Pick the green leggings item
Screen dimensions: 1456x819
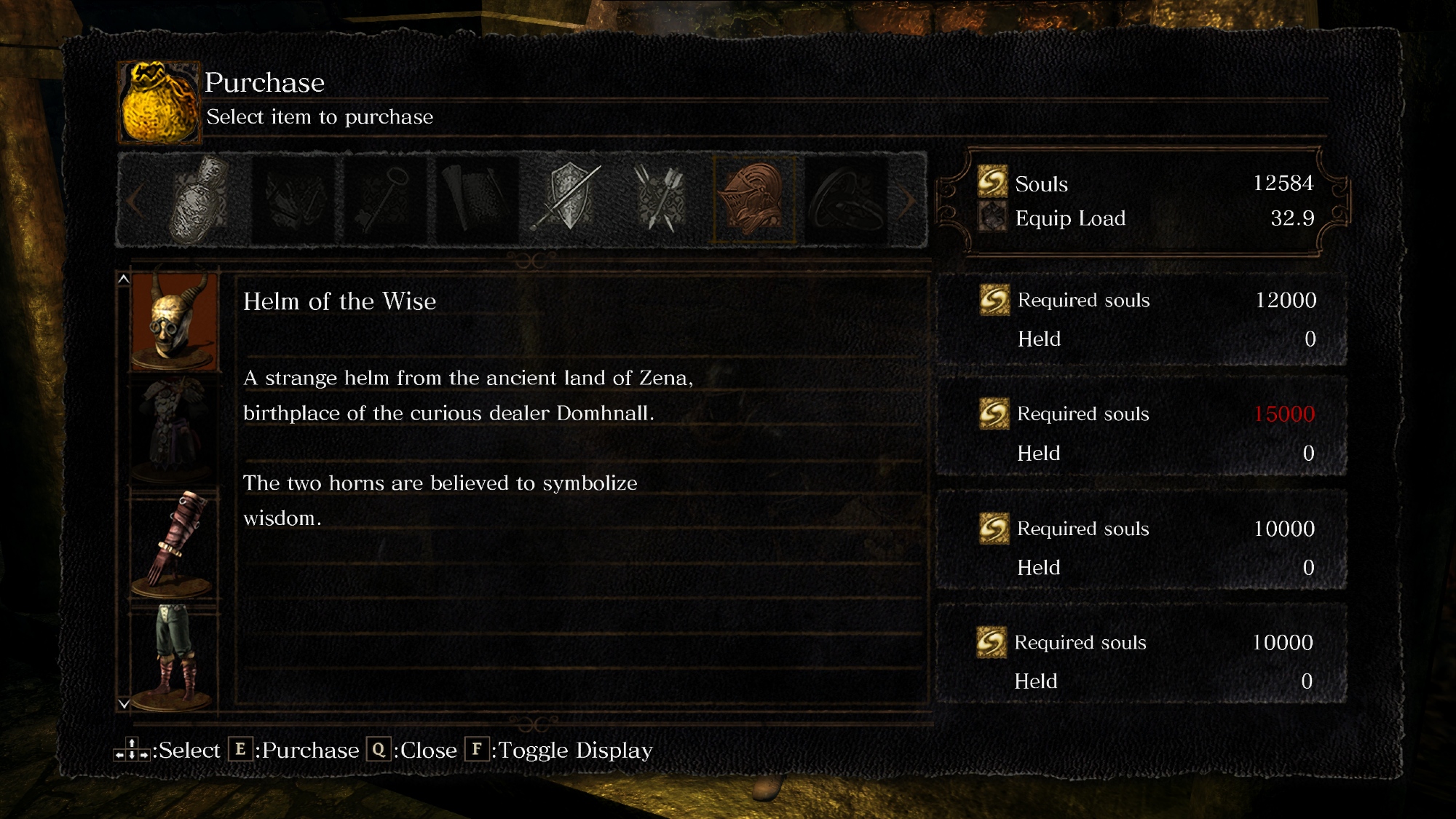[x=175, y=657]
